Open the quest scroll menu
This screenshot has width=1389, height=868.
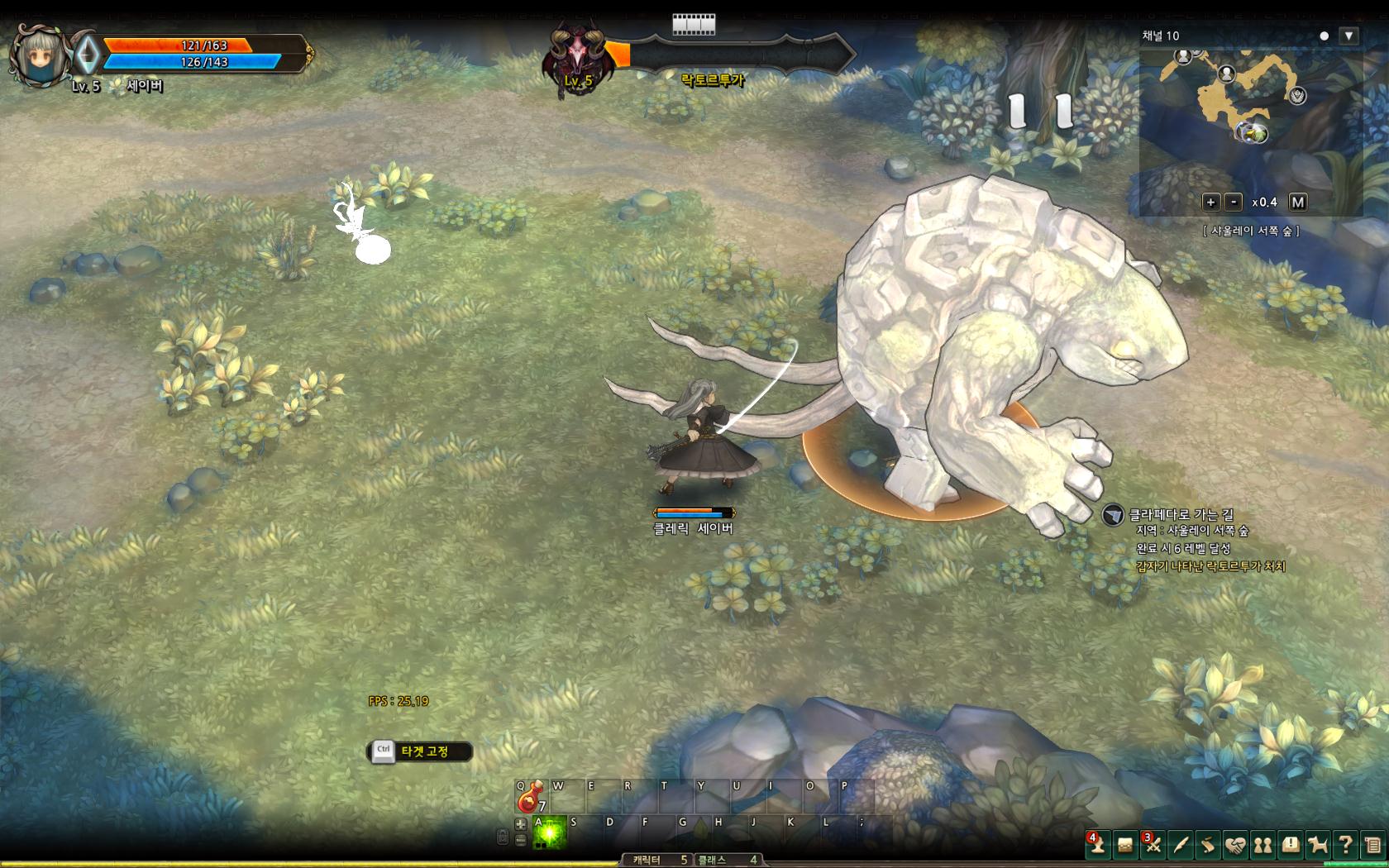click(x=1208, y=844)
